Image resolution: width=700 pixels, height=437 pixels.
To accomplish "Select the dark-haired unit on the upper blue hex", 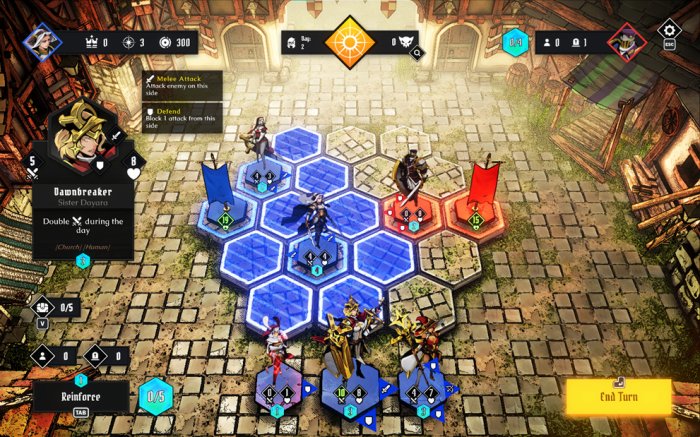I will pos(262,150).
